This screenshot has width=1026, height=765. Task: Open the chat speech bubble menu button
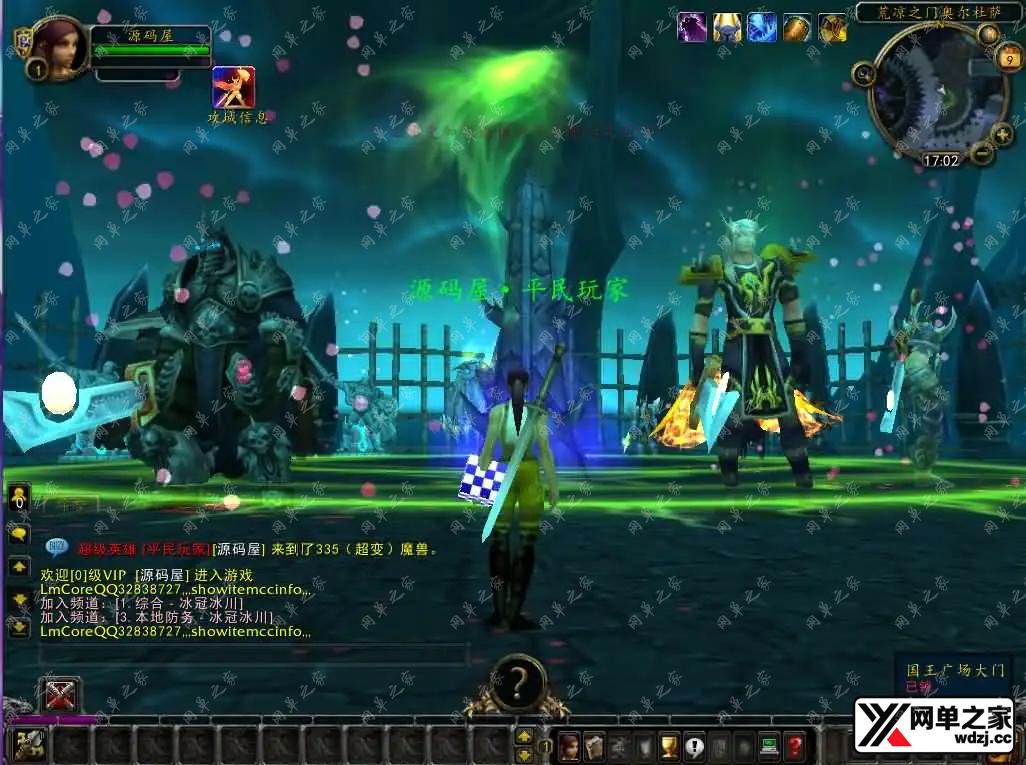(19, 534)
